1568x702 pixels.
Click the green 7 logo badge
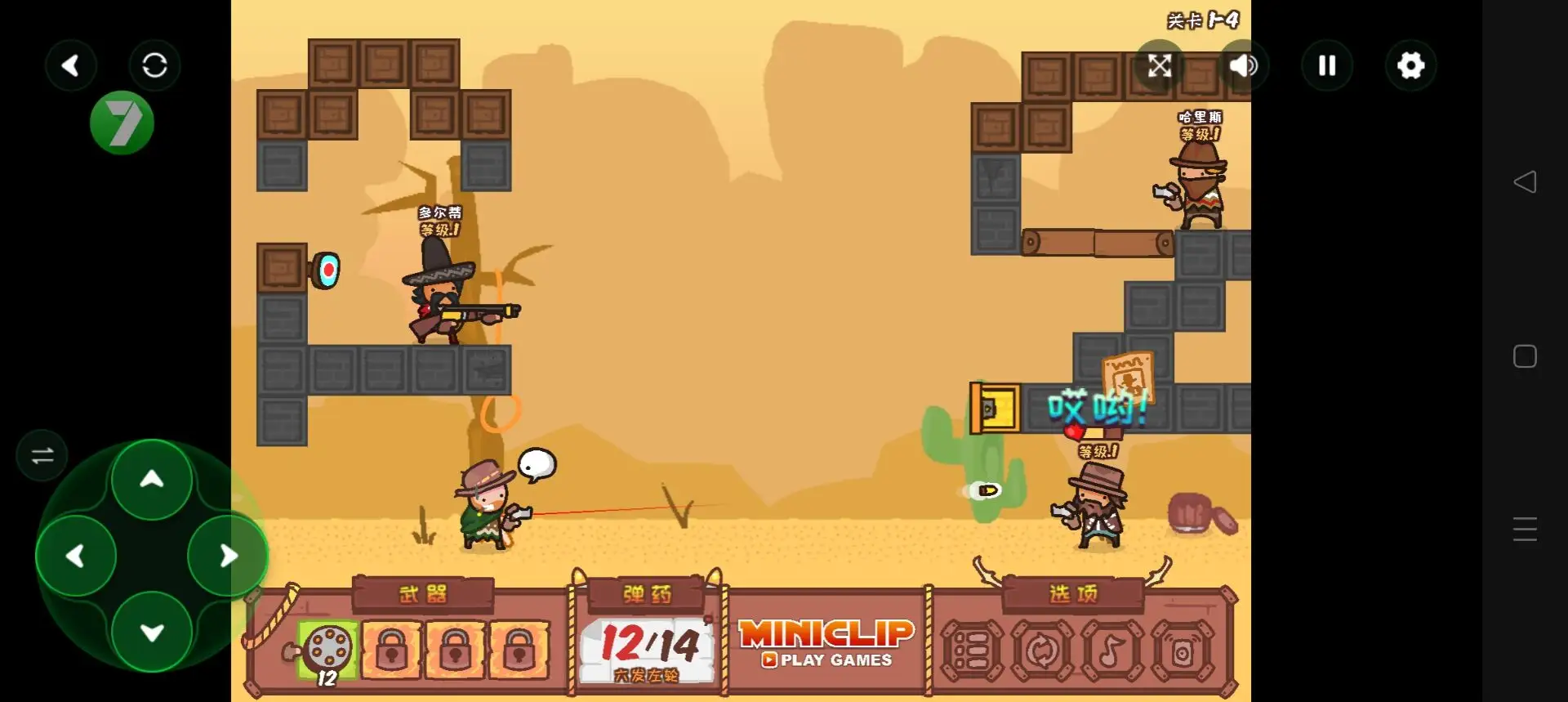[x=122, y=123]
